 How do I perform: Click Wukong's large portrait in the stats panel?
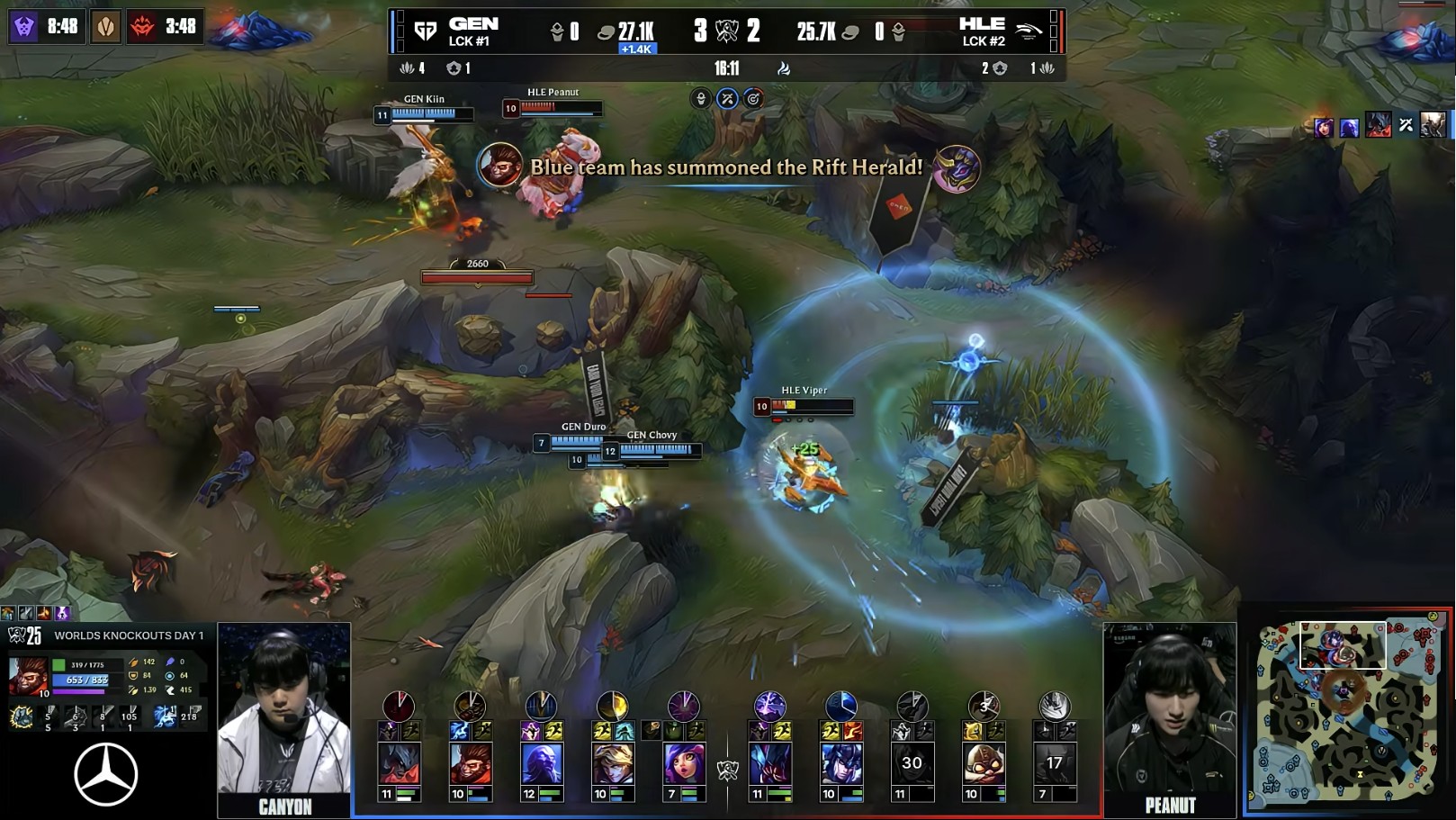[x=27, y=676]
